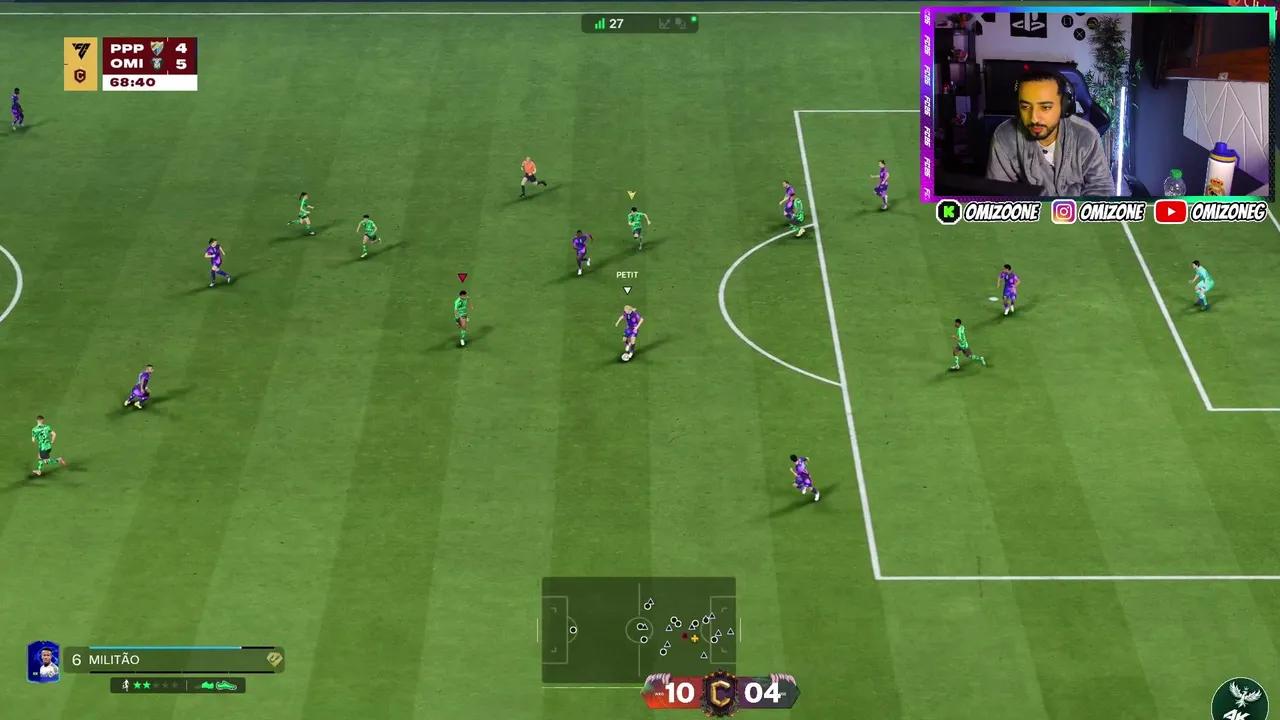Expand the minimap radar at the bottom
This screenshot has height=720, width=1280.
tap(640, 630)
